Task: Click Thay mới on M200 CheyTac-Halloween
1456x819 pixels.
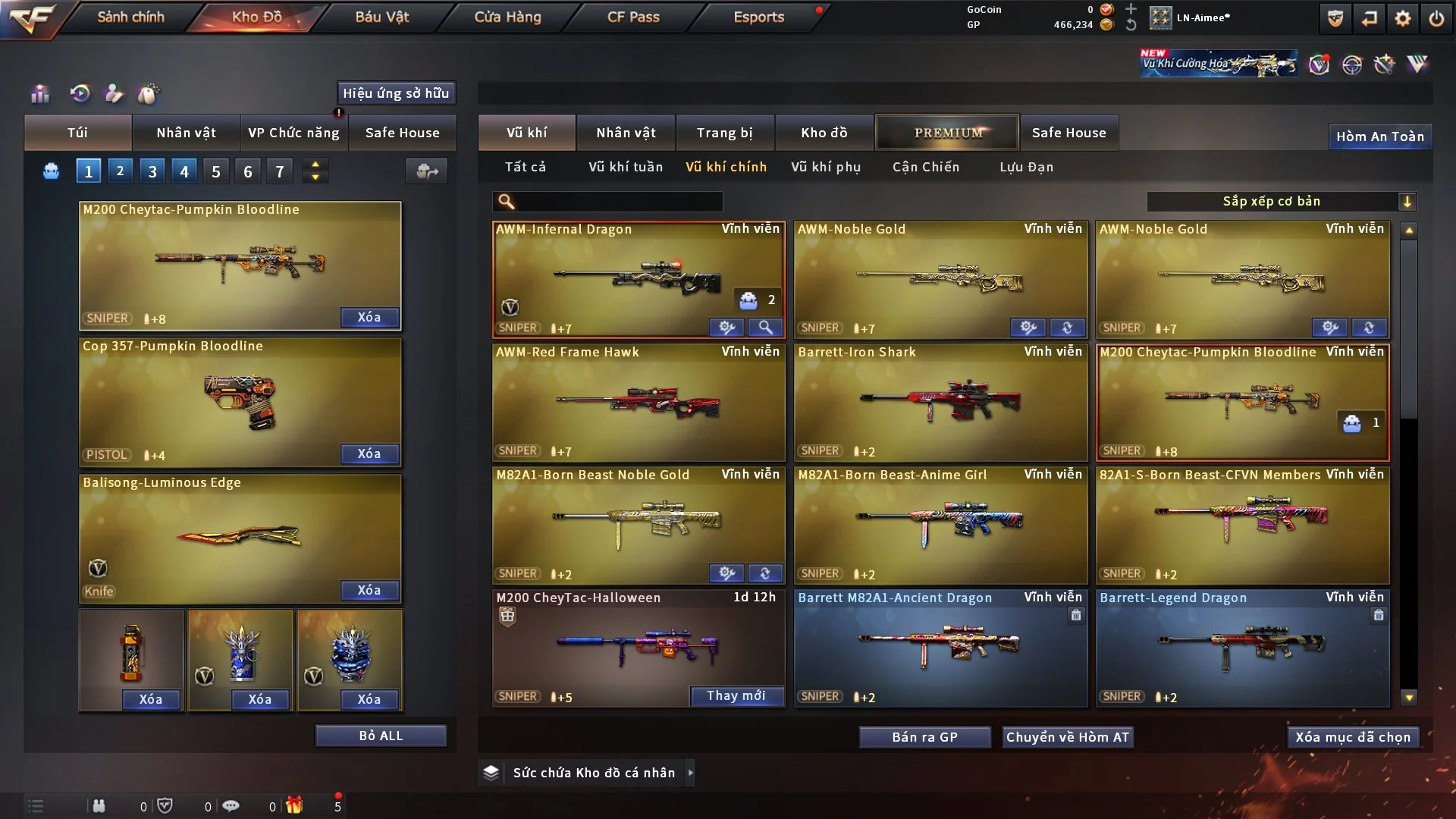Action: pos(736,695)
